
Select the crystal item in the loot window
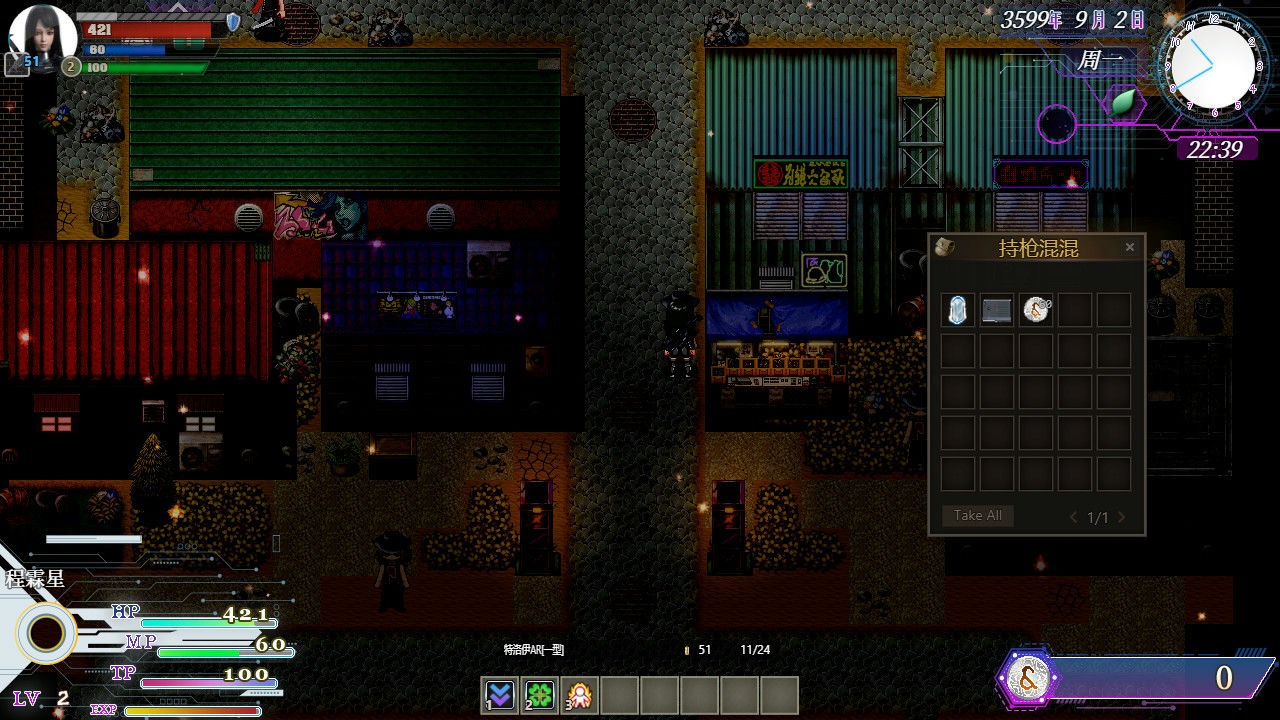[x=956, y=310]
